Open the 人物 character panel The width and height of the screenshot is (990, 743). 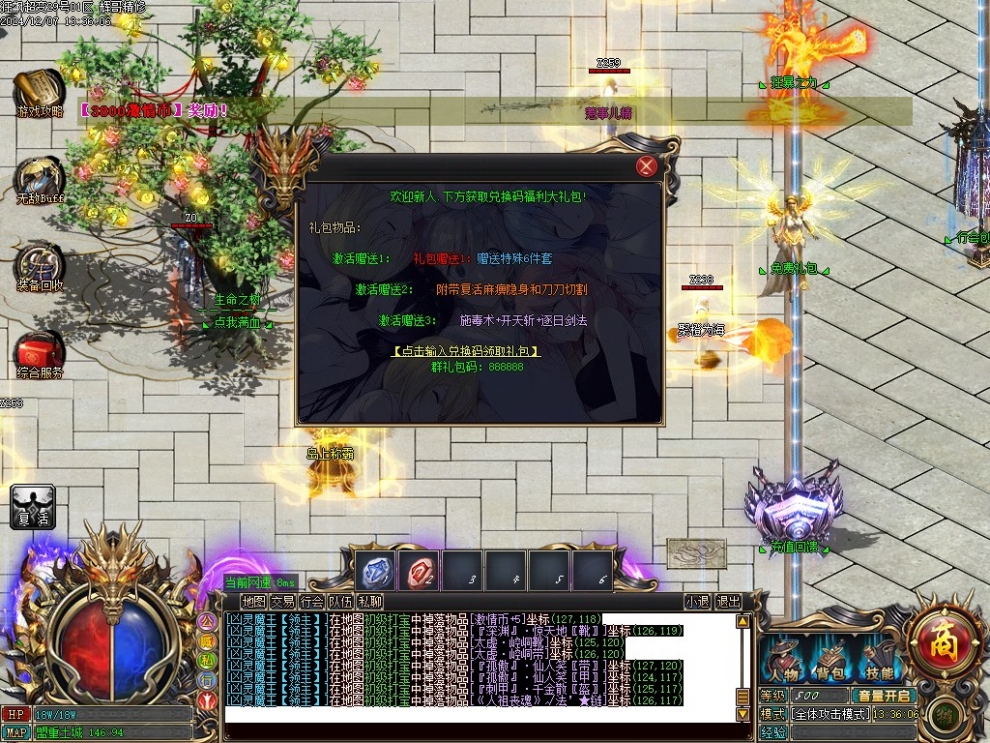point(783,661)
